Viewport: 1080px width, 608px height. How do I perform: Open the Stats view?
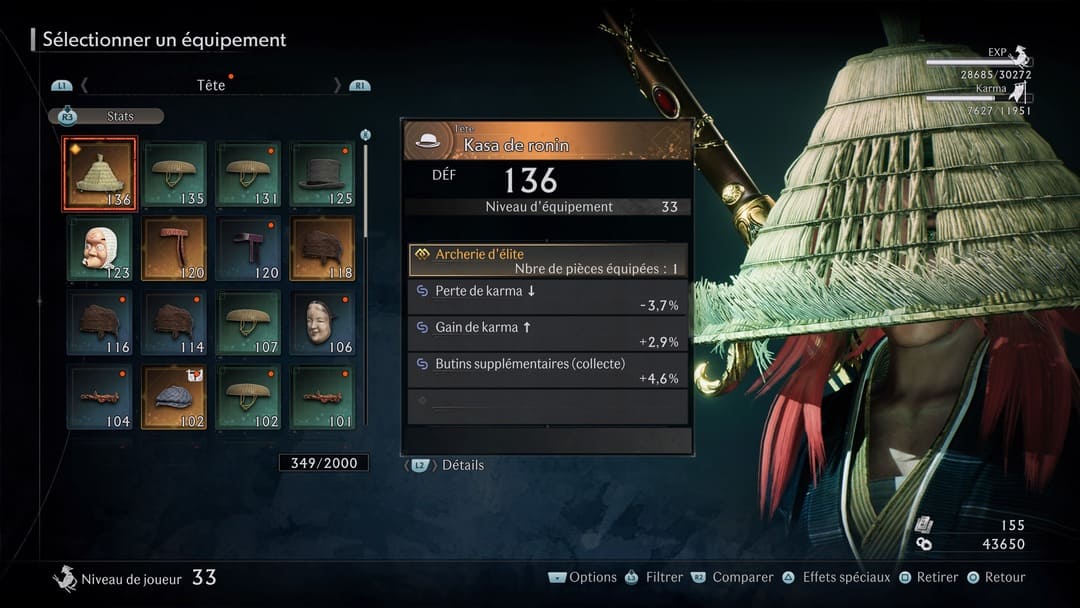[x=107, y=116]
